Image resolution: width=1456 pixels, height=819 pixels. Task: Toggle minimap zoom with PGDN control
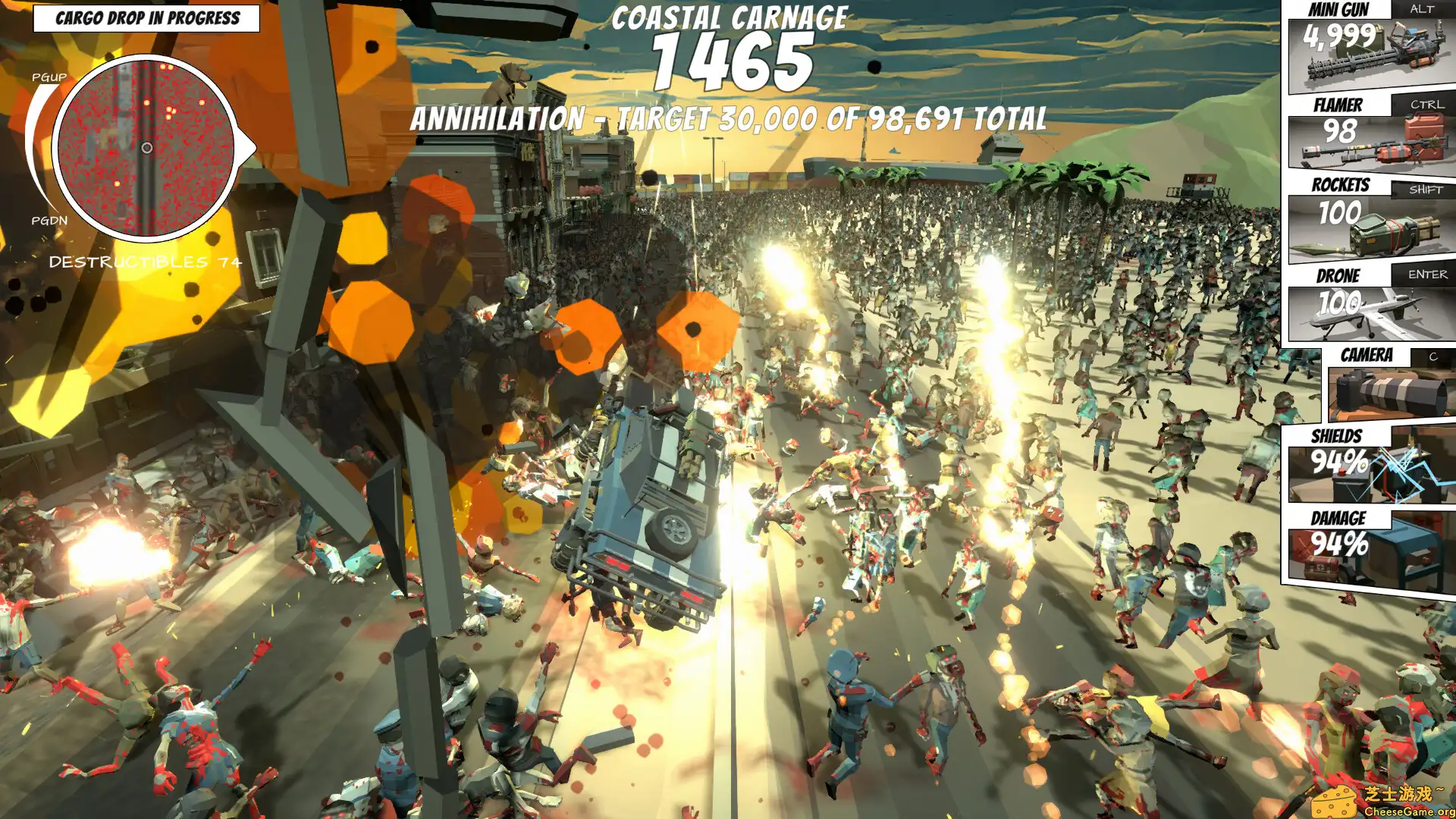click(x=49, y=221)
